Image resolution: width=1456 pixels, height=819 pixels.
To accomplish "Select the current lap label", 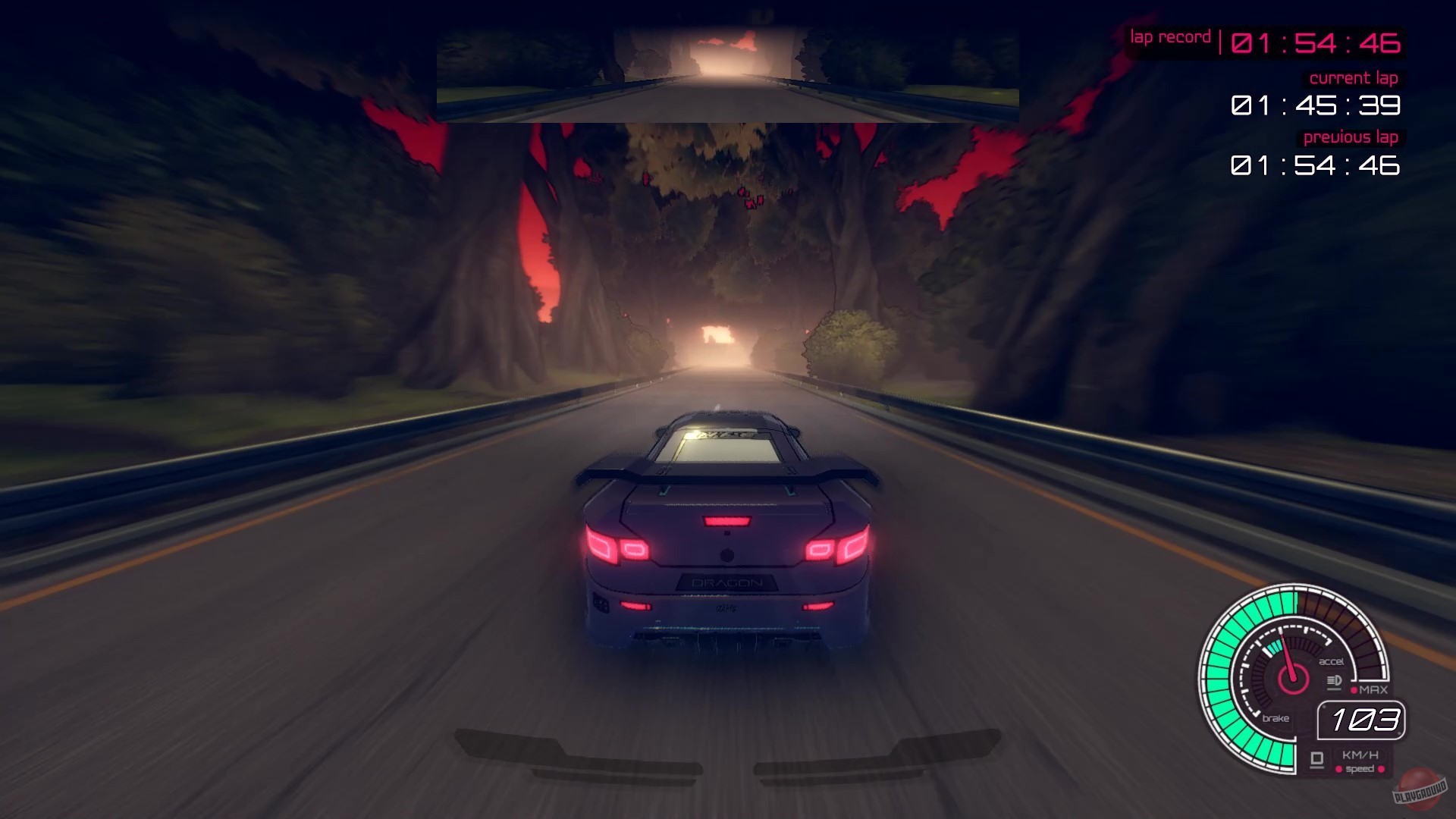I will pos(1354,78).
